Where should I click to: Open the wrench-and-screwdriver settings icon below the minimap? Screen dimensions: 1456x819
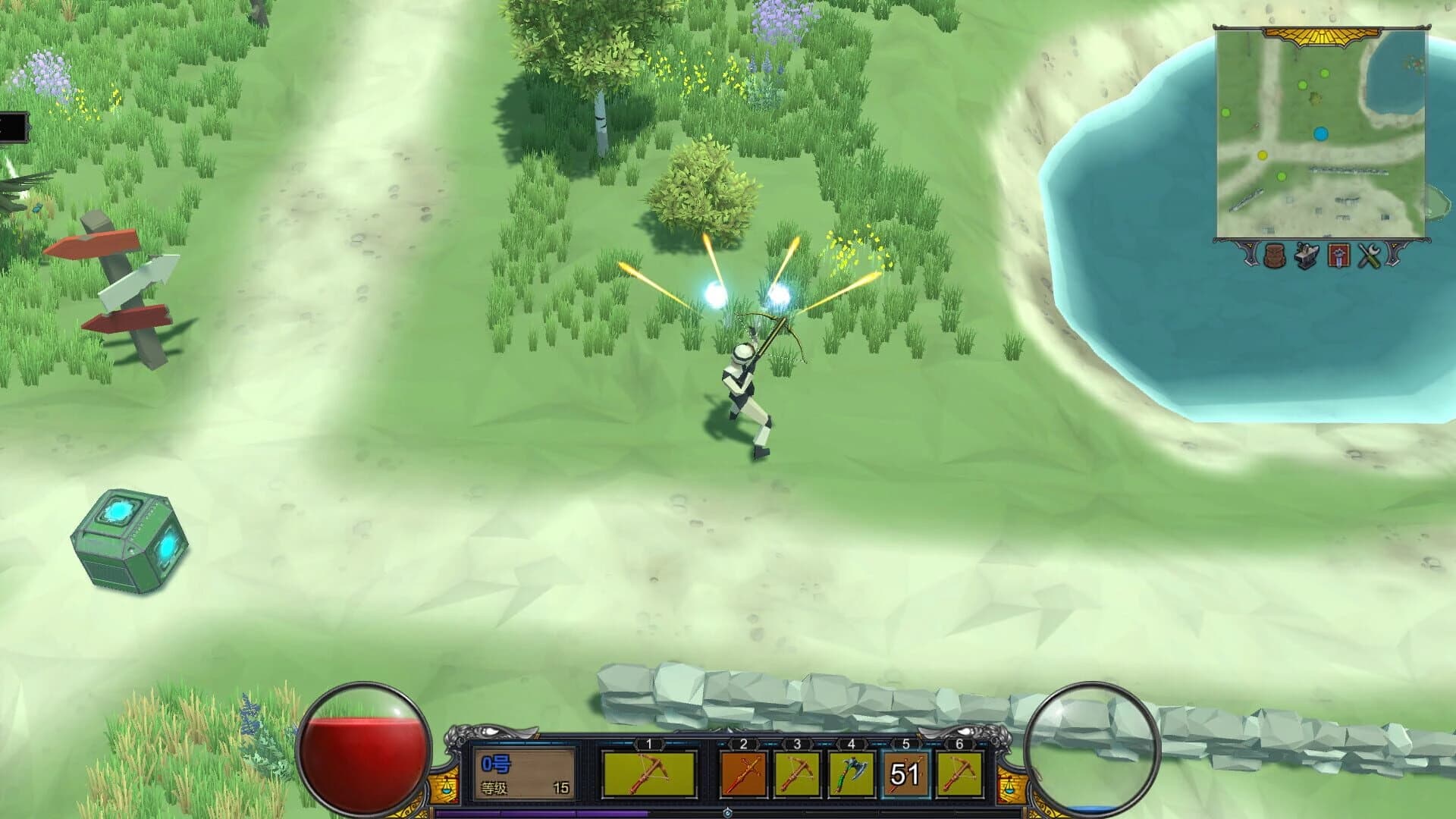(x=1368, y=256)
